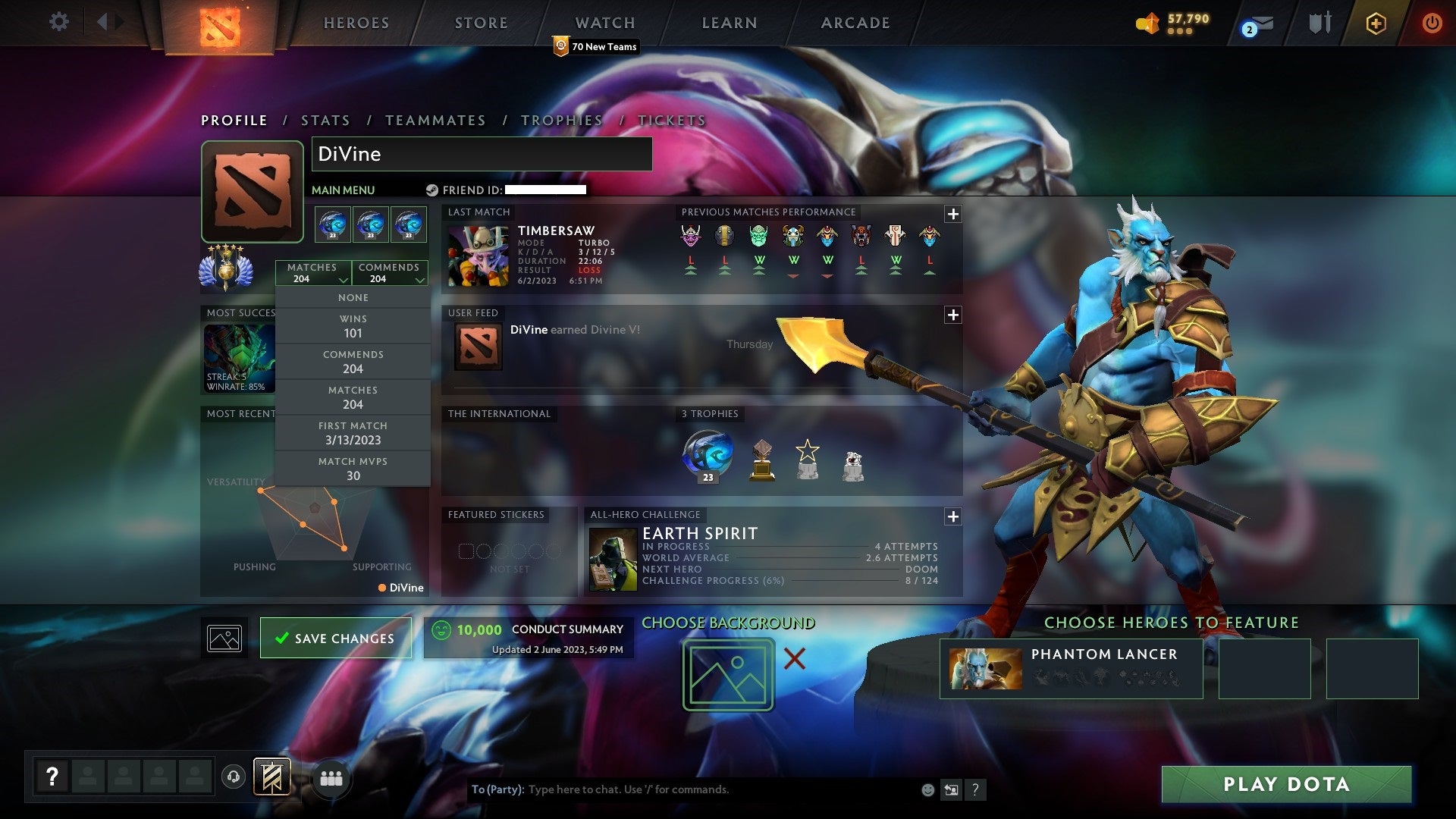Screen dimensions: 1456x819
Task: Open the settings gear in the top left
Action: pos(59,22)
